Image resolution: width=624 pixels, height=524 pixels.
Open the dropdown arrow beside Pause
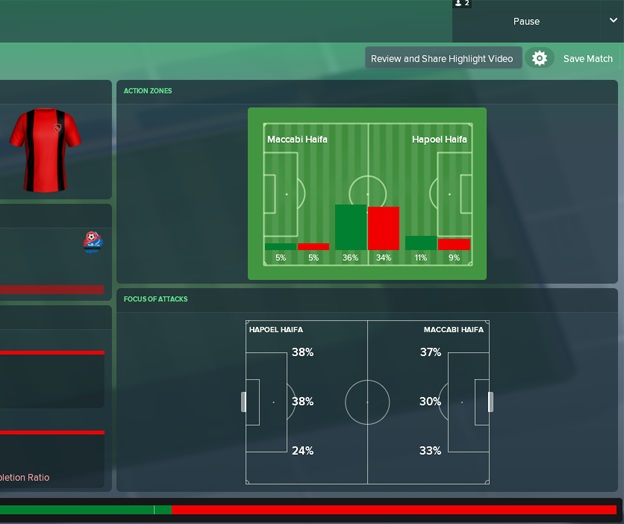(x=613, y=20)
